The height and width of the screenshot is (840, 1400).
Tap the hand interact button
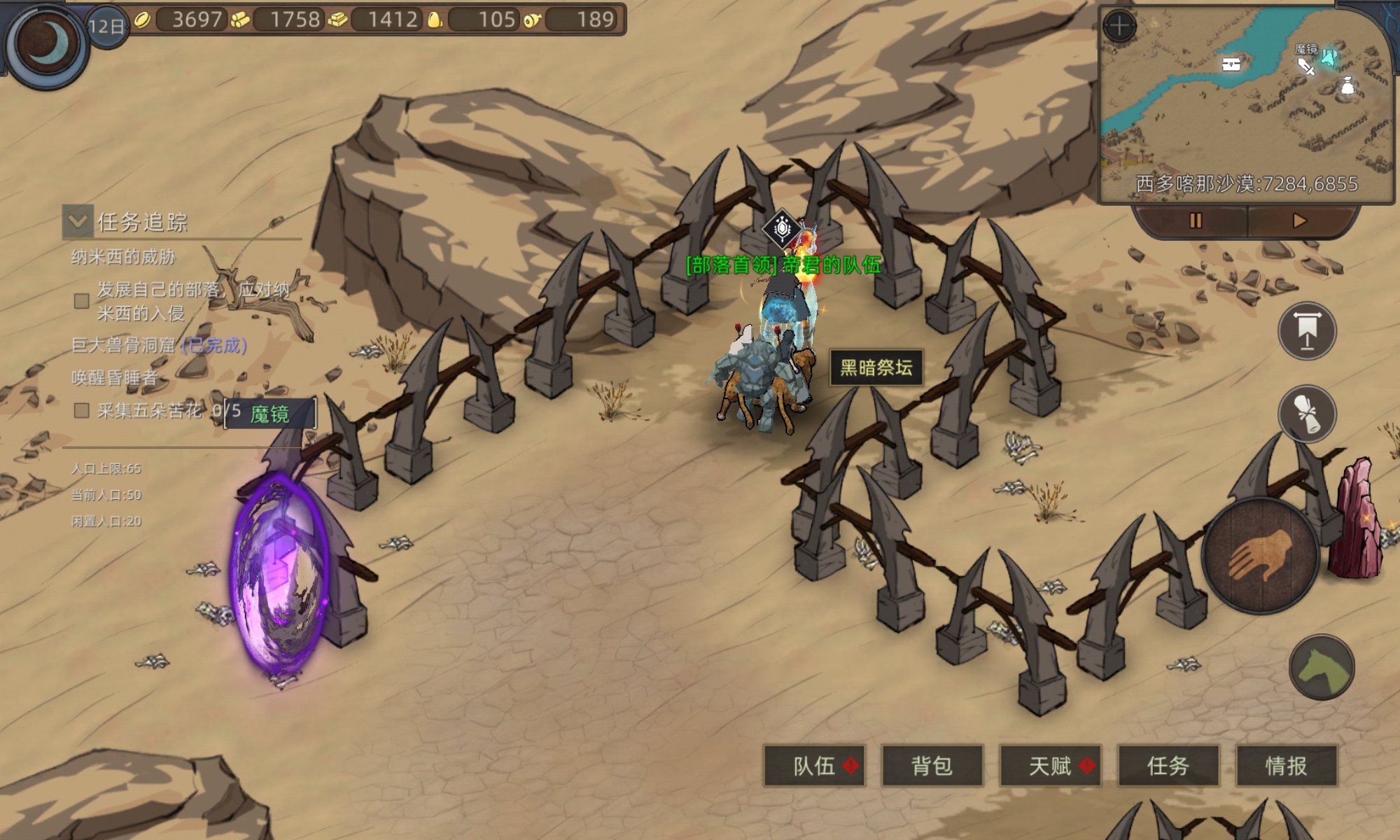coord(1261,556)
